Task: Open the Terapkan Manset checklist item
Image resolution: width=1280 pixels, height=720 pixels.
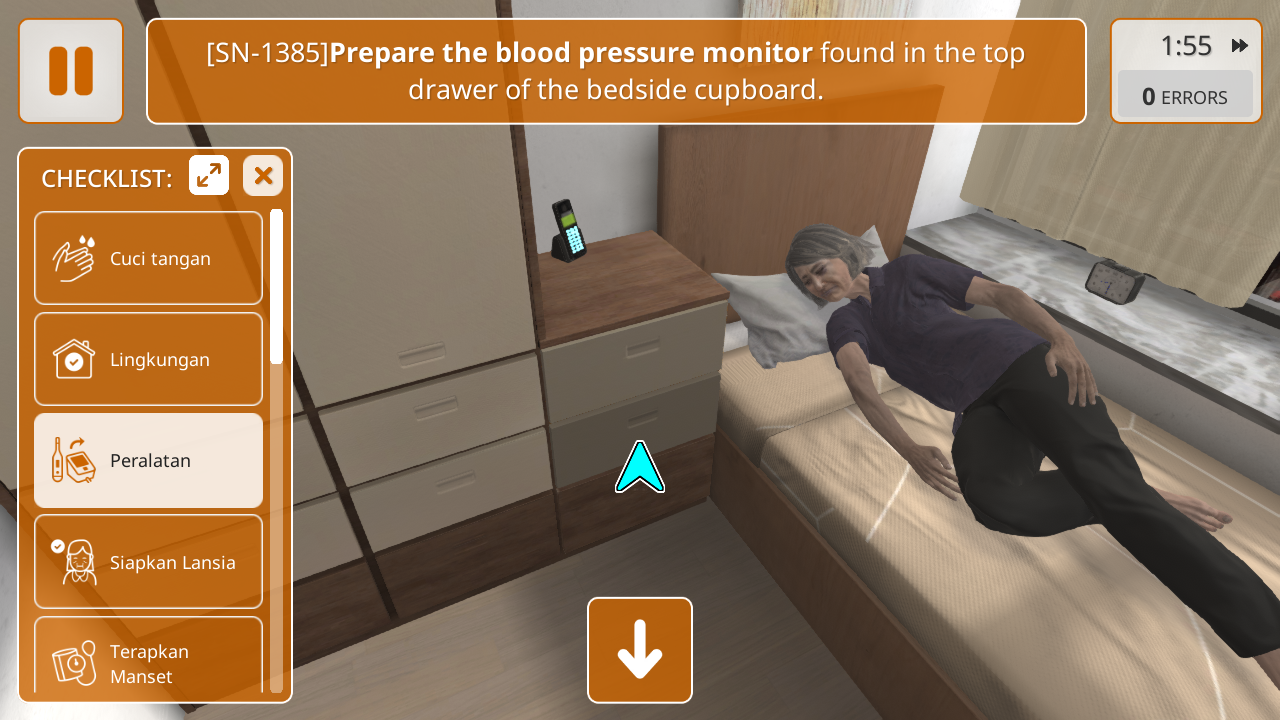Action: coord(149,654)
